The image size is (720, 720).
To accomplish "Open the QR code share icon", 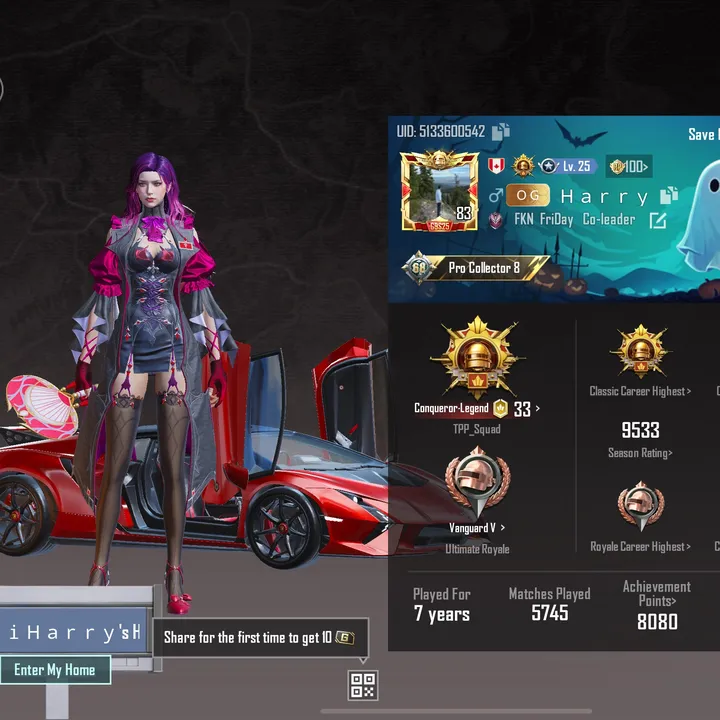I will pyautogui.click(x=362, y=685).
